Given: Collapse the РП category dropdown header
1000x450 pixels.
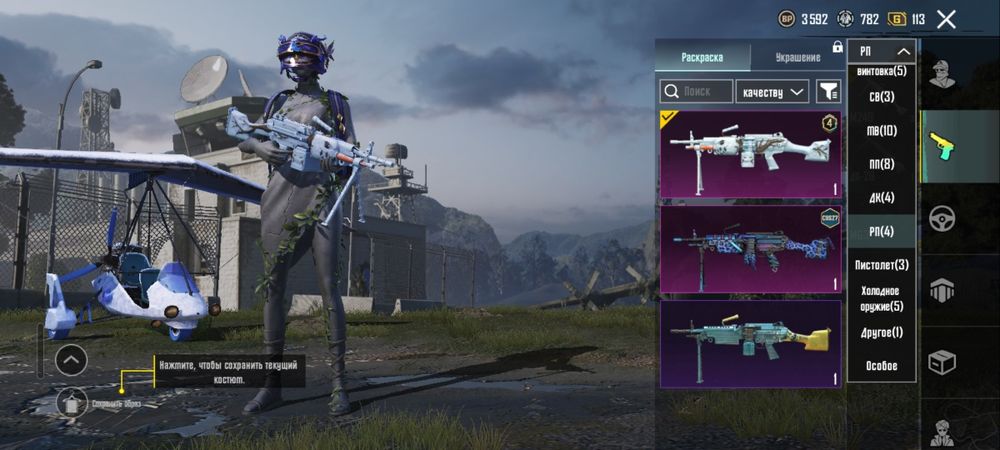Looking at the screenshot, I should click(882, 51).
